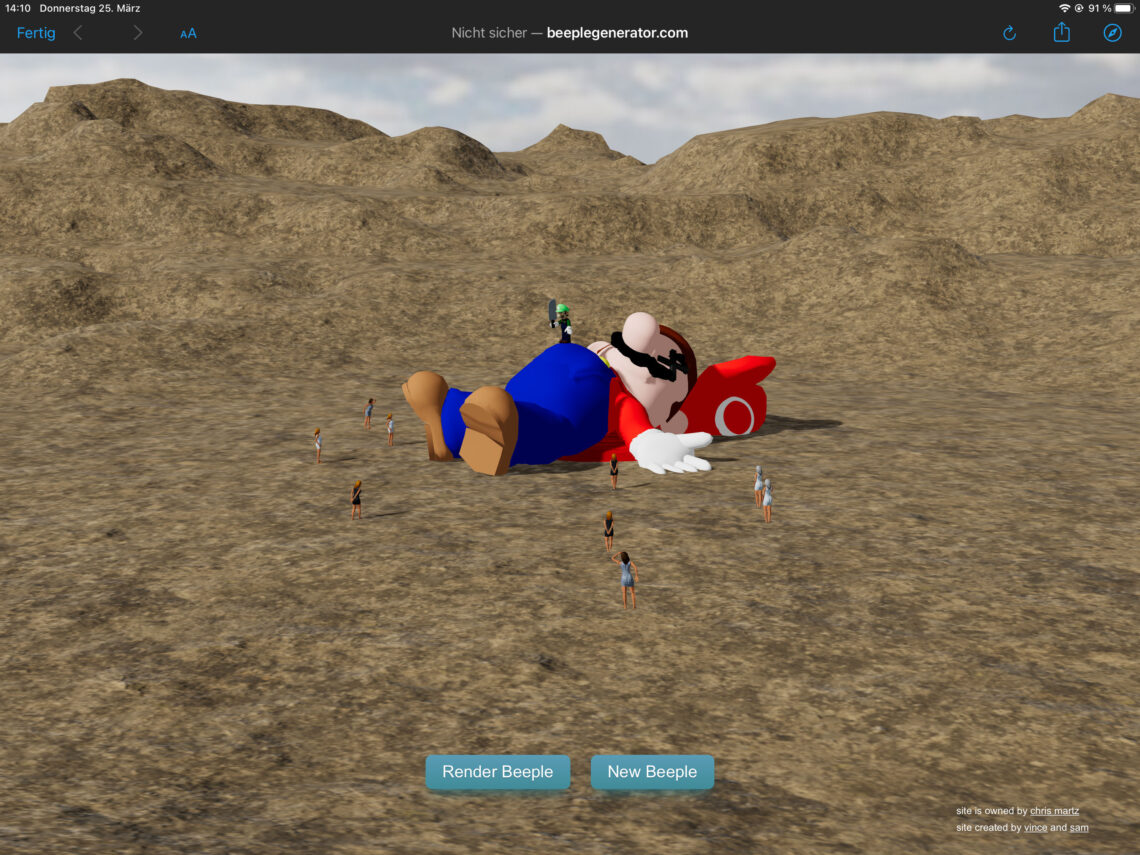Tap Fertig to close the browser view
Viewport: 1140px width, 855px height.
36,33
